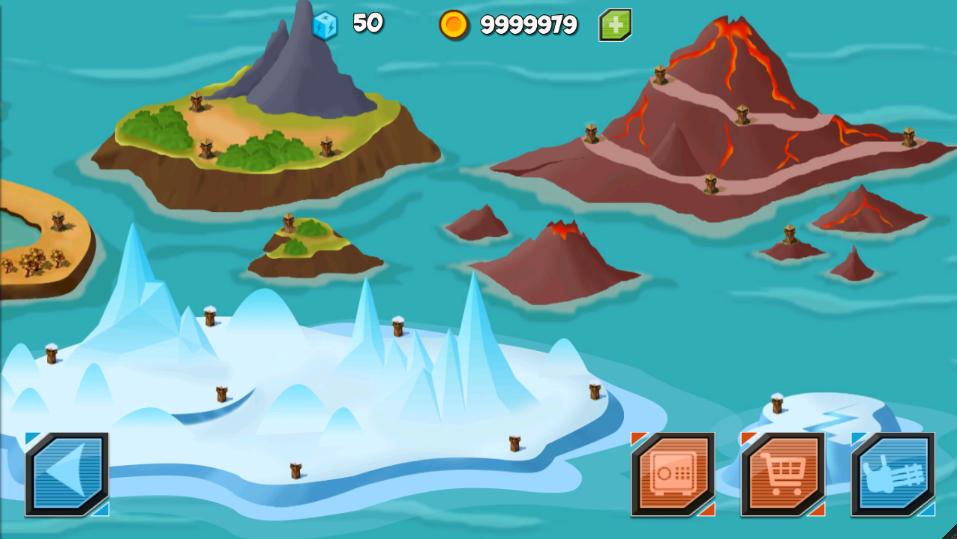
Task: Open the shopping cart store
Action: (x=782, y=474)
